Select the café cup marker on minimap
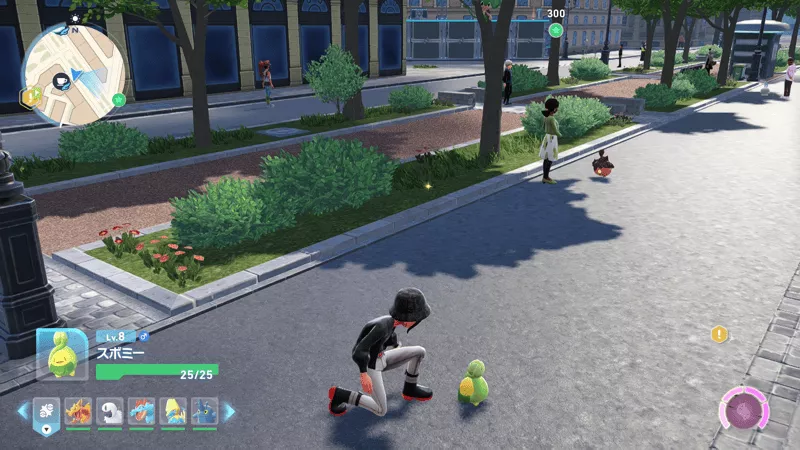This screenshot has height=450, width=800. [x=63, y=80]
